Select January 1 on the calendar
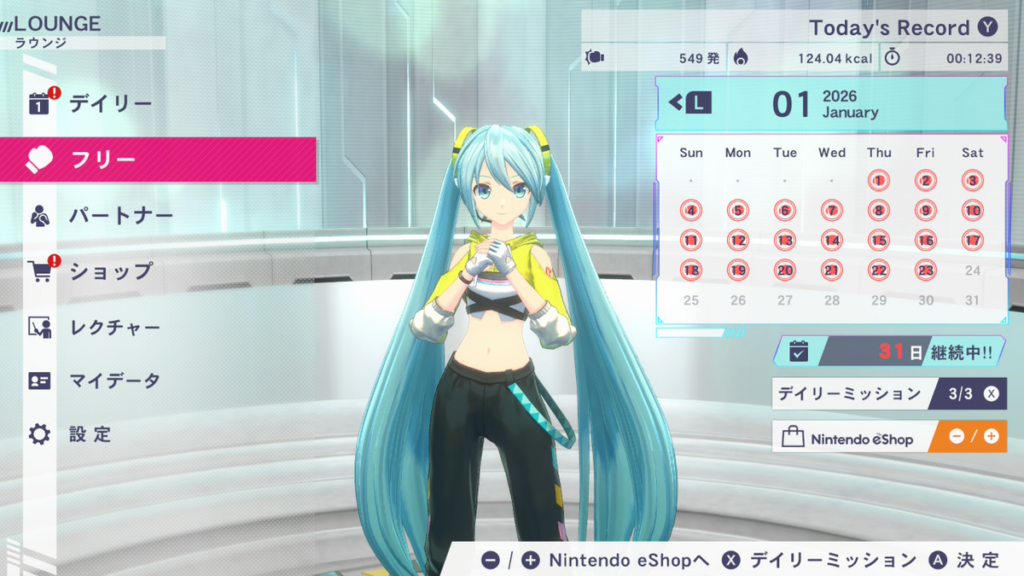The image size is (1024, 576). [x=879, y=181]
